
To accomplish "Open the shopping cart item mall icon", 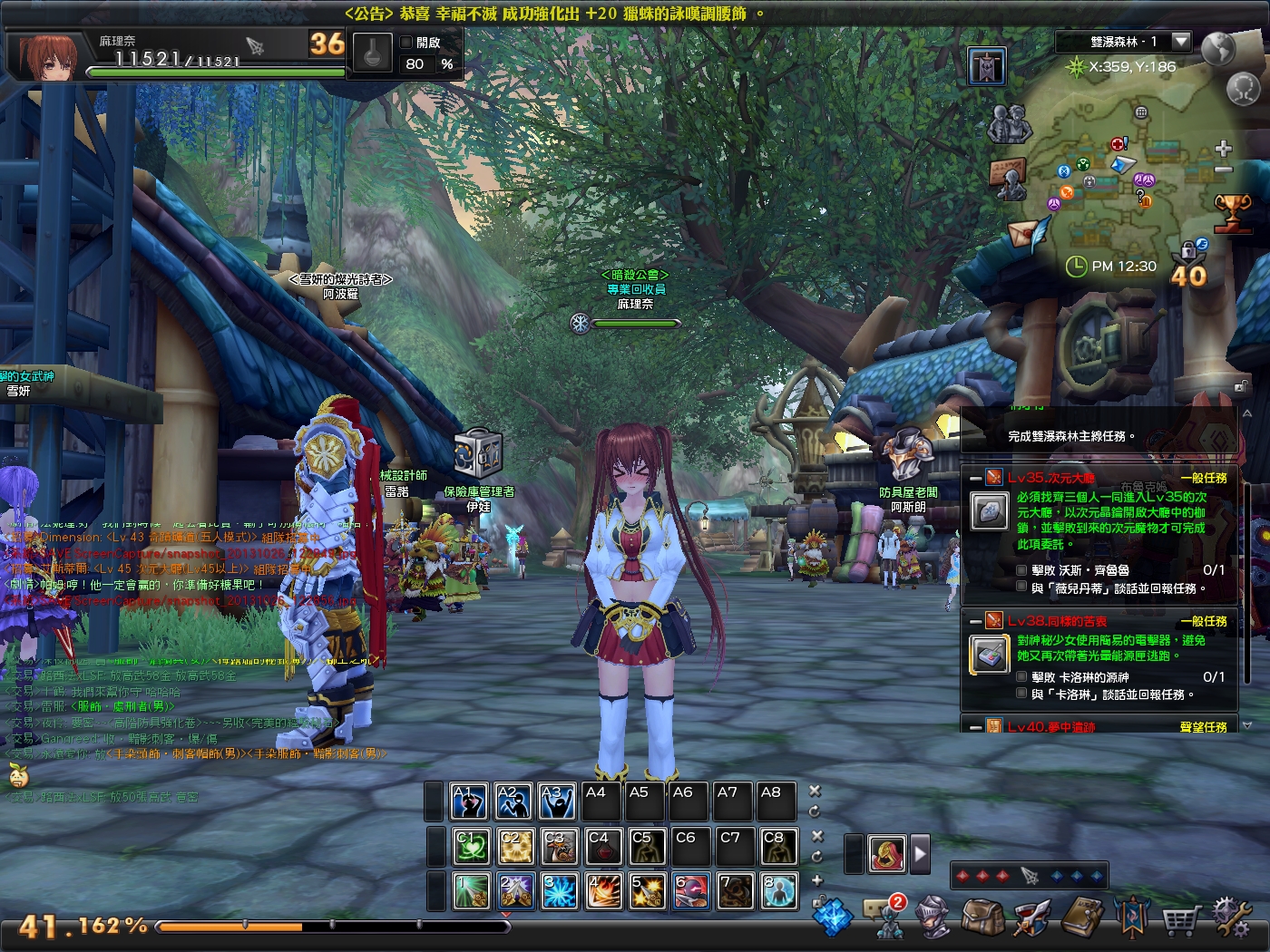I will pyautogui.click(x=1179, y=921).
